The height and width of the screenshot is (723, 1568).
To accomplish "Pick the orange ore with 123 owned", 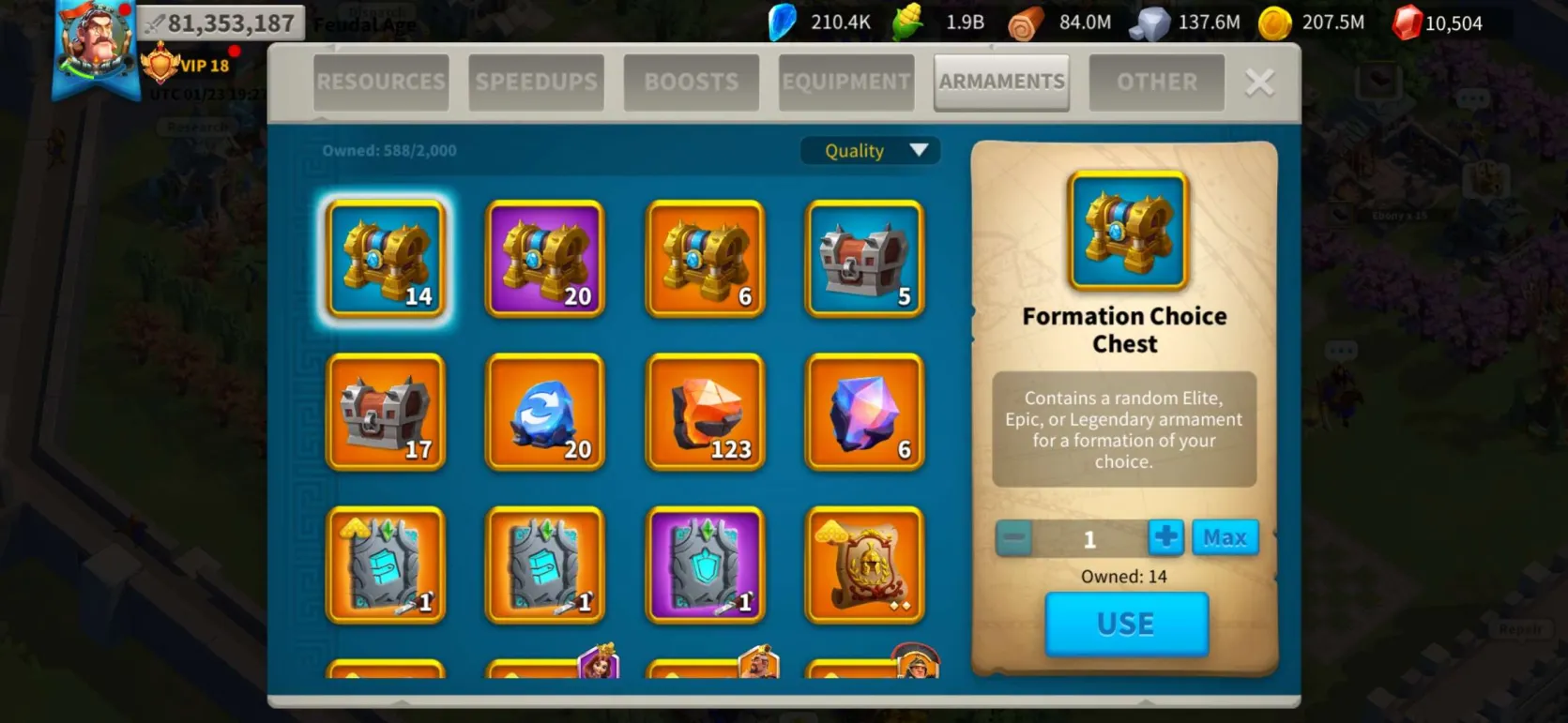I will [x=706, y=413].
